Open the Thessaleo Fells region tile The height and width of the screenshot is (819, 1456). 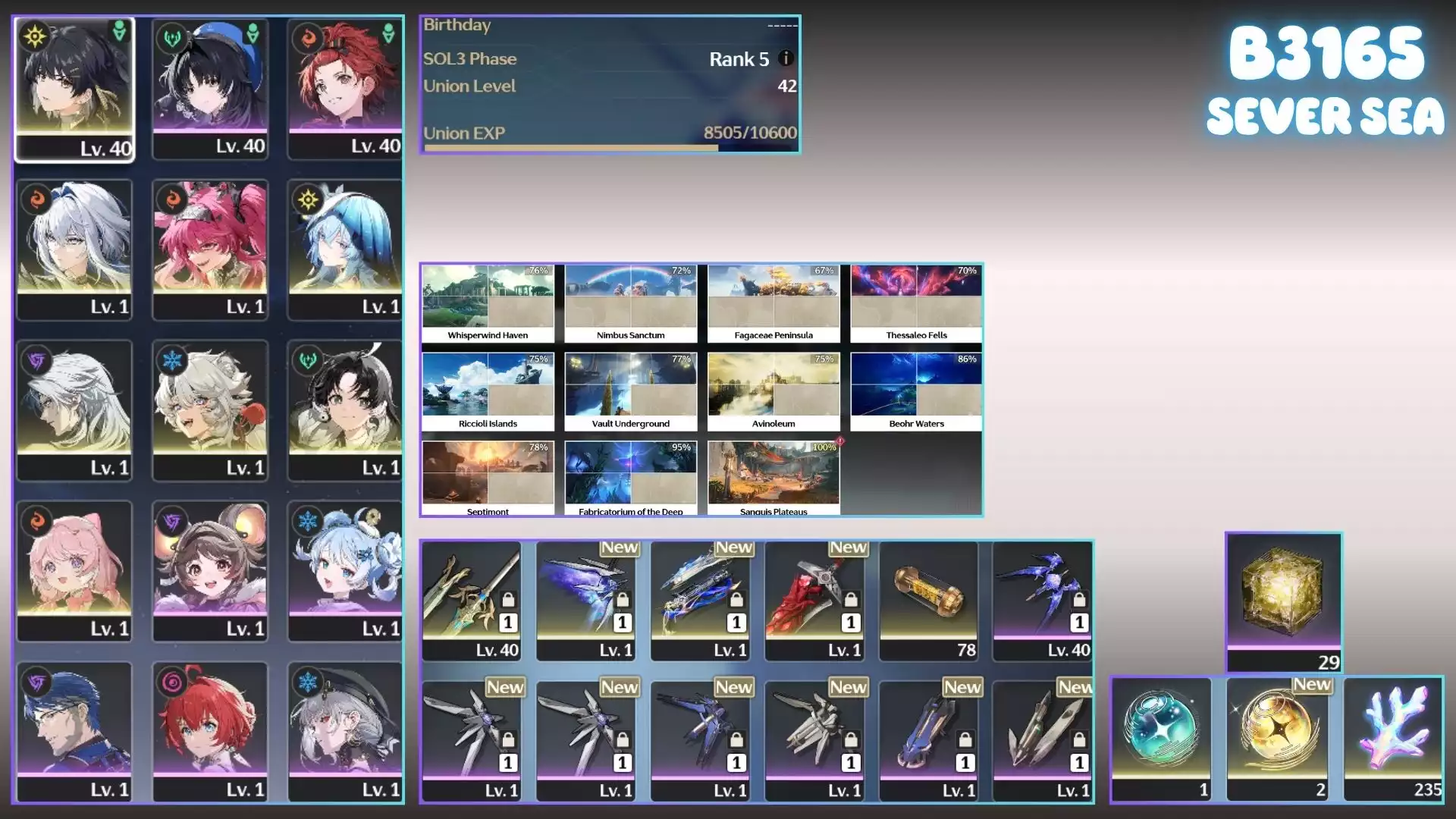coord(916,303)
